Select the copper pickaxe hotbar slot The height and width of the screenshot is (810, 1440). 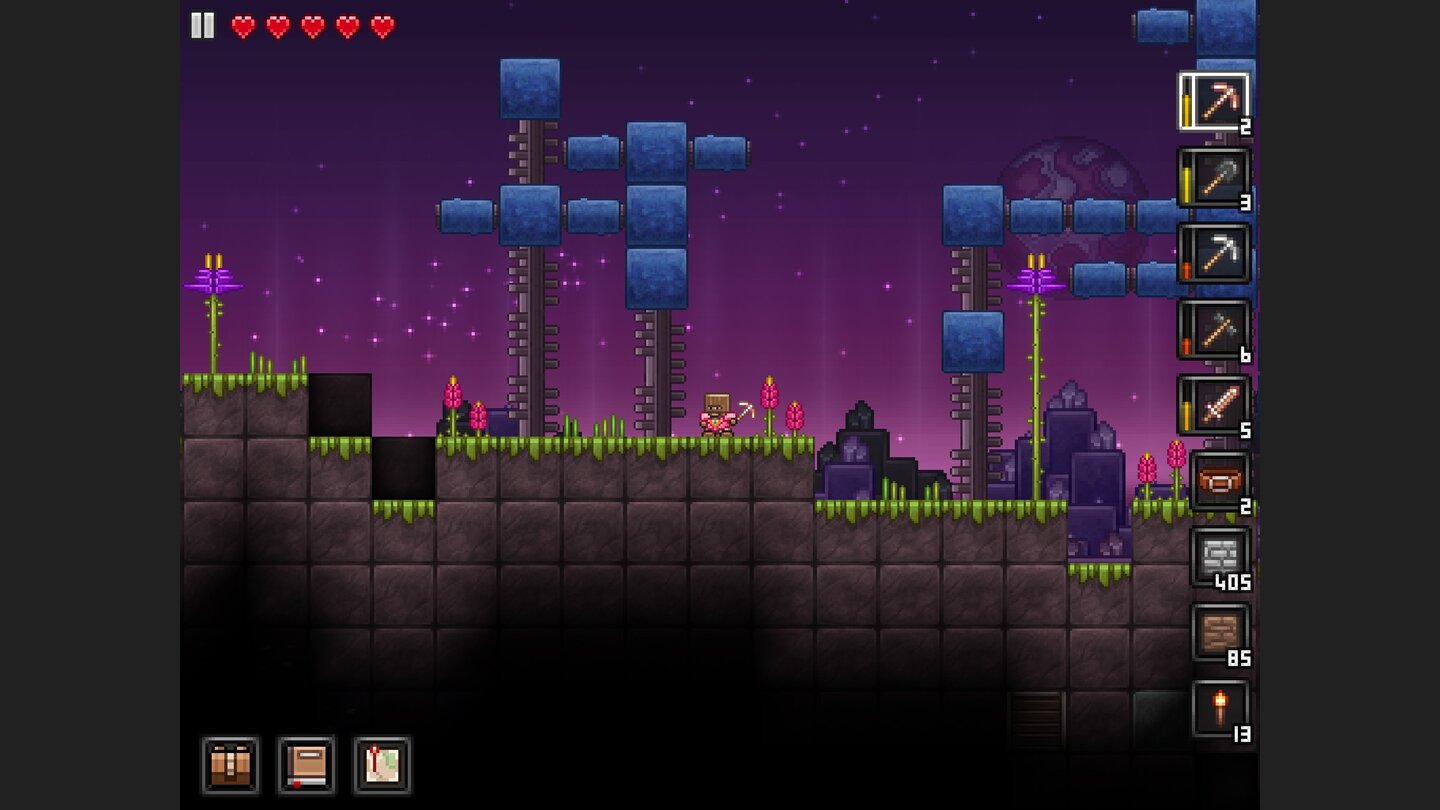pyautogui.click(x=1214, y=102)
